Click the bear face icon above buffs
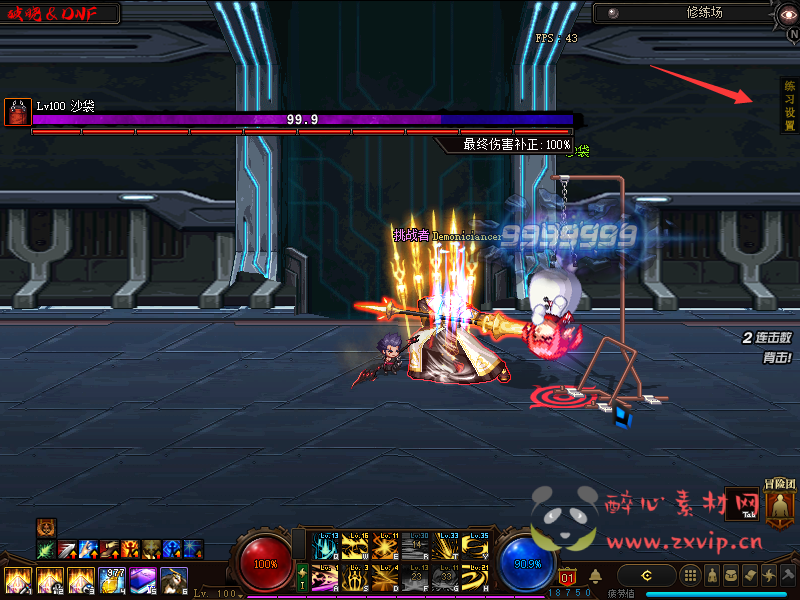 46,527
